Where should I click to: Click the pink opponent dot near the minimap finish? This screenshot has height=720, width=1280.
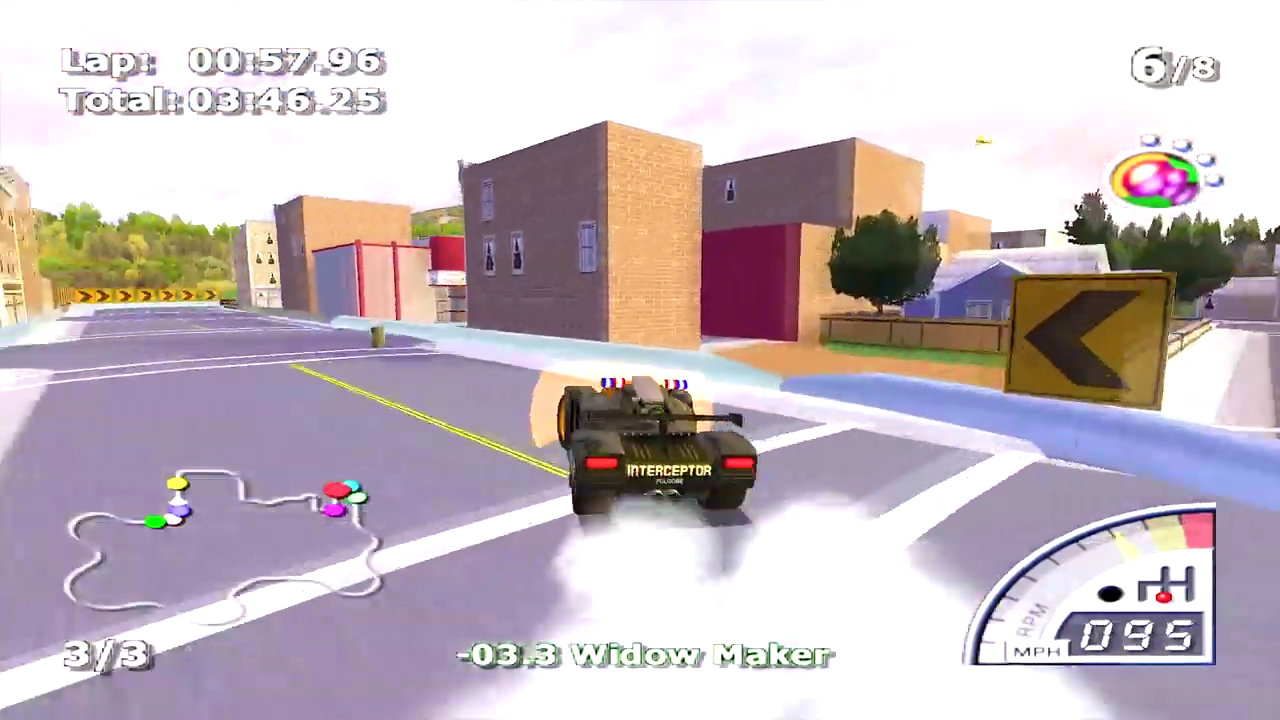click(x=334, y=510)
